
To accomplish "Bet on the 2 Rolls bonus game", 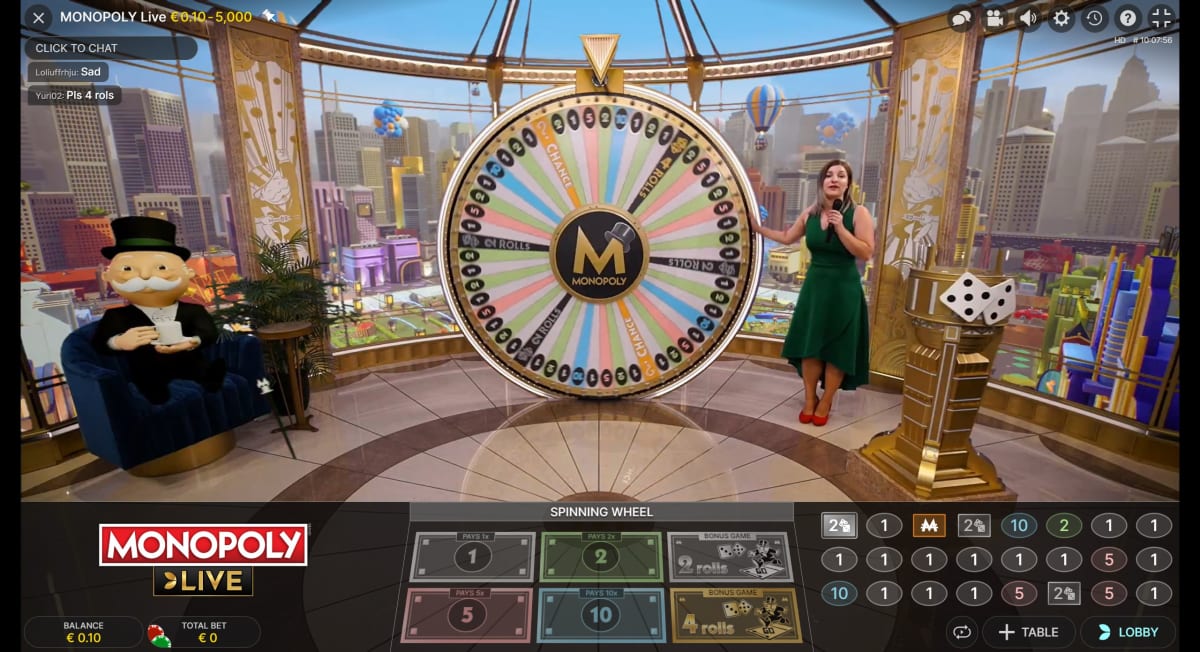I will click(x=730, y=557).
